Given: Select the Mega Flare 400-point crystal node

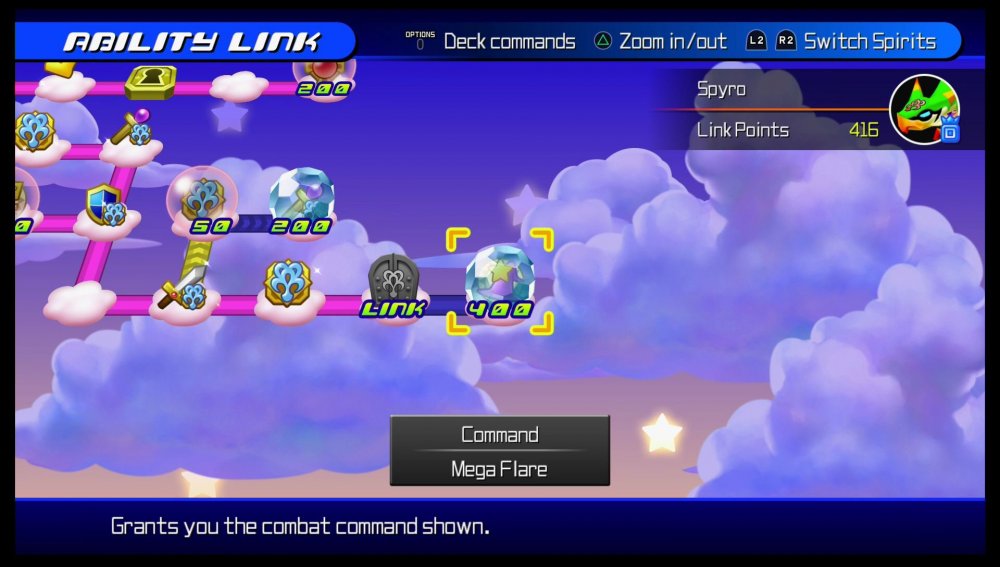Looking at the screenshot, I should pyautogui.click(x=499, y=279).
